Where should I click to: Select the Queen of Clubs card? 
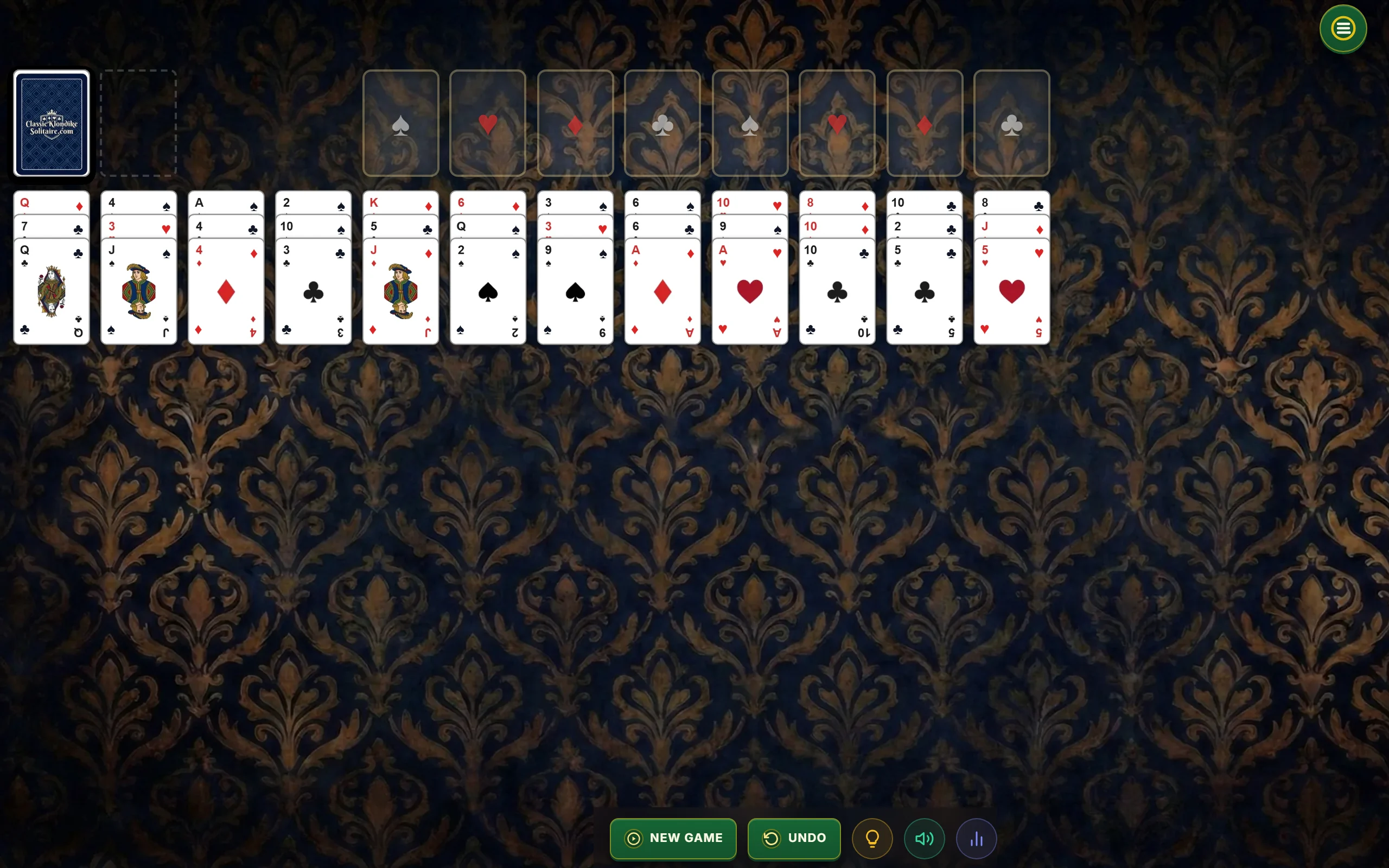(52, 293)
